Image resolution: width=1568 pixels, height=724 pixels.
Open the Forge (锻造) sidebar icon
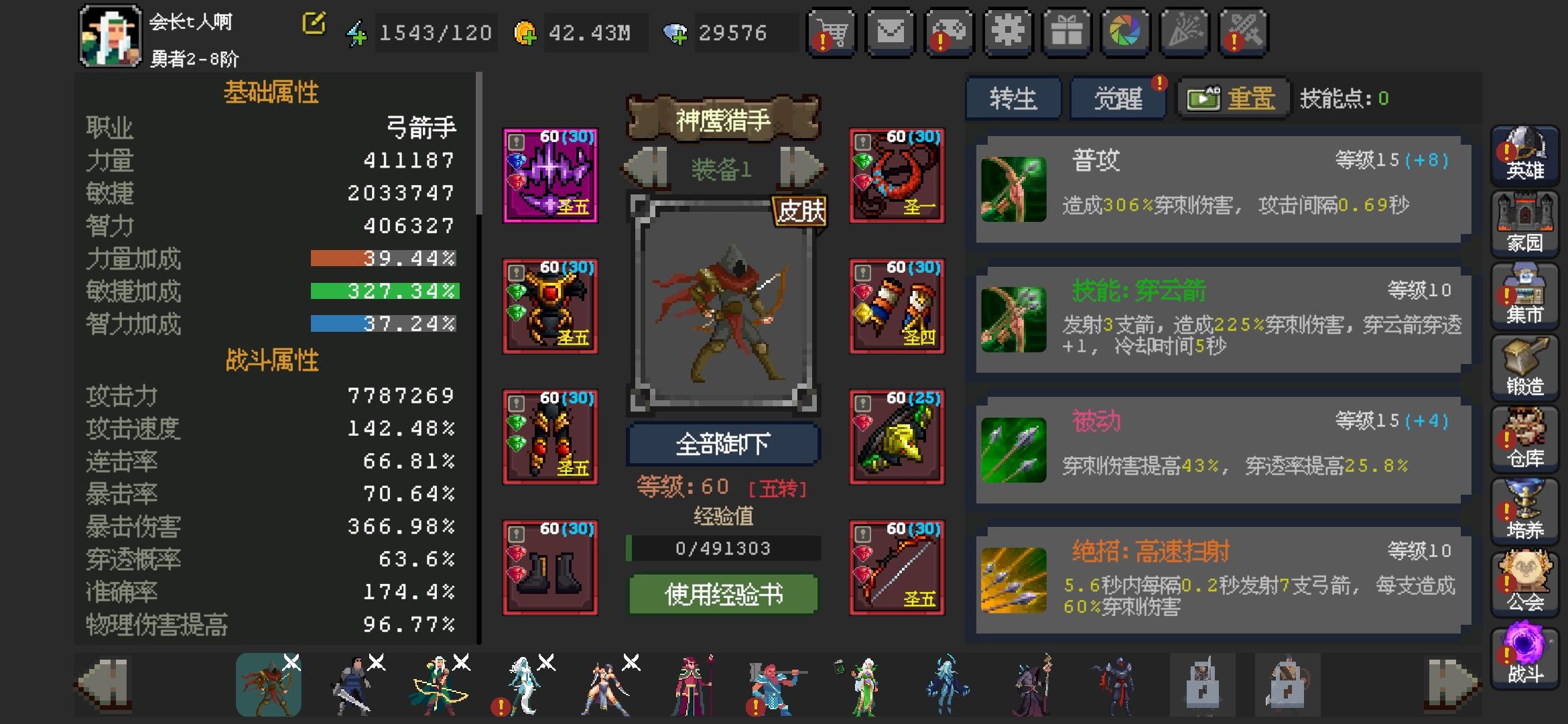(x=1524, y=365)
